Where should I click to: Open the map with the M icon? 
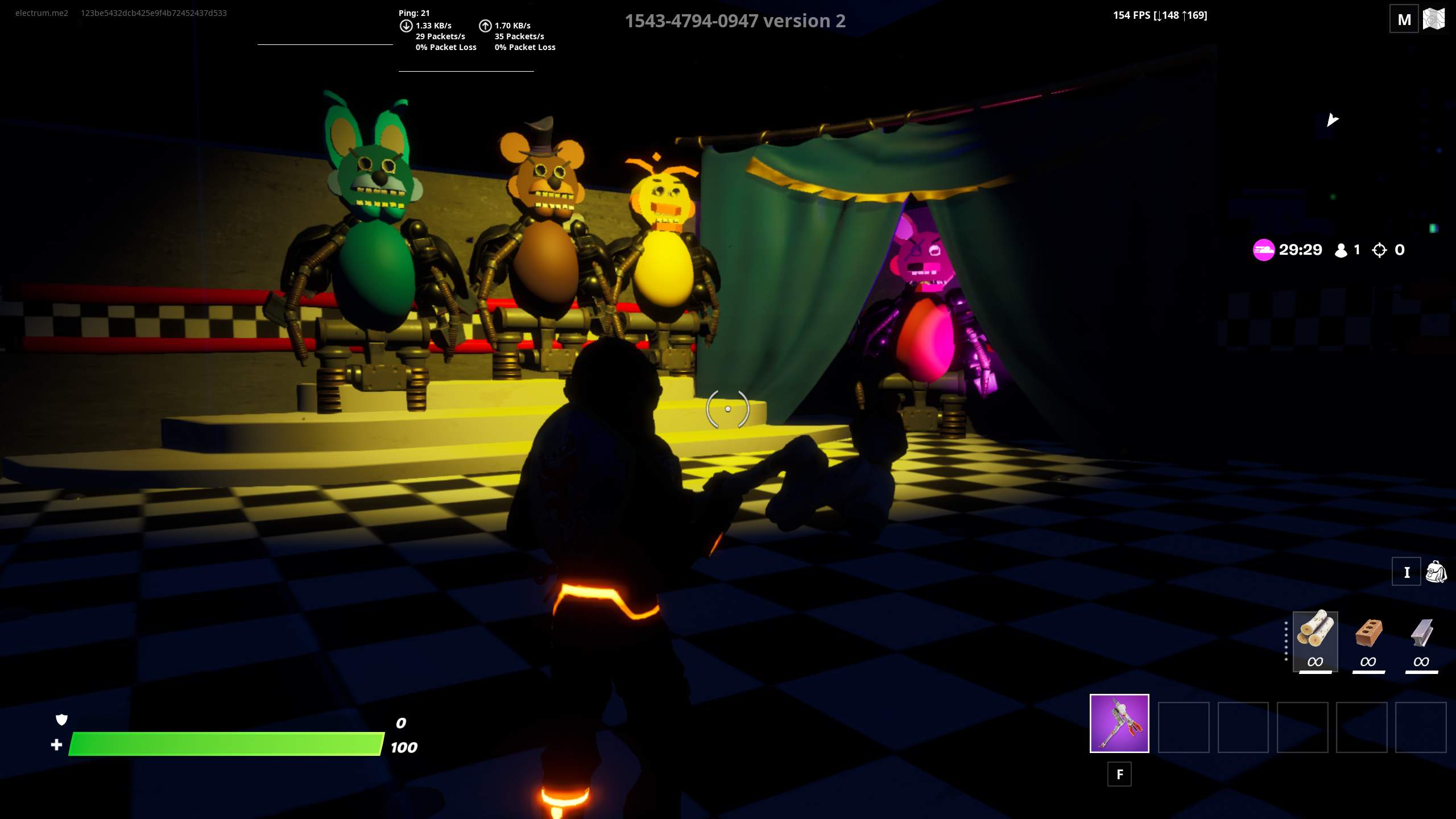pos(1404,19)
